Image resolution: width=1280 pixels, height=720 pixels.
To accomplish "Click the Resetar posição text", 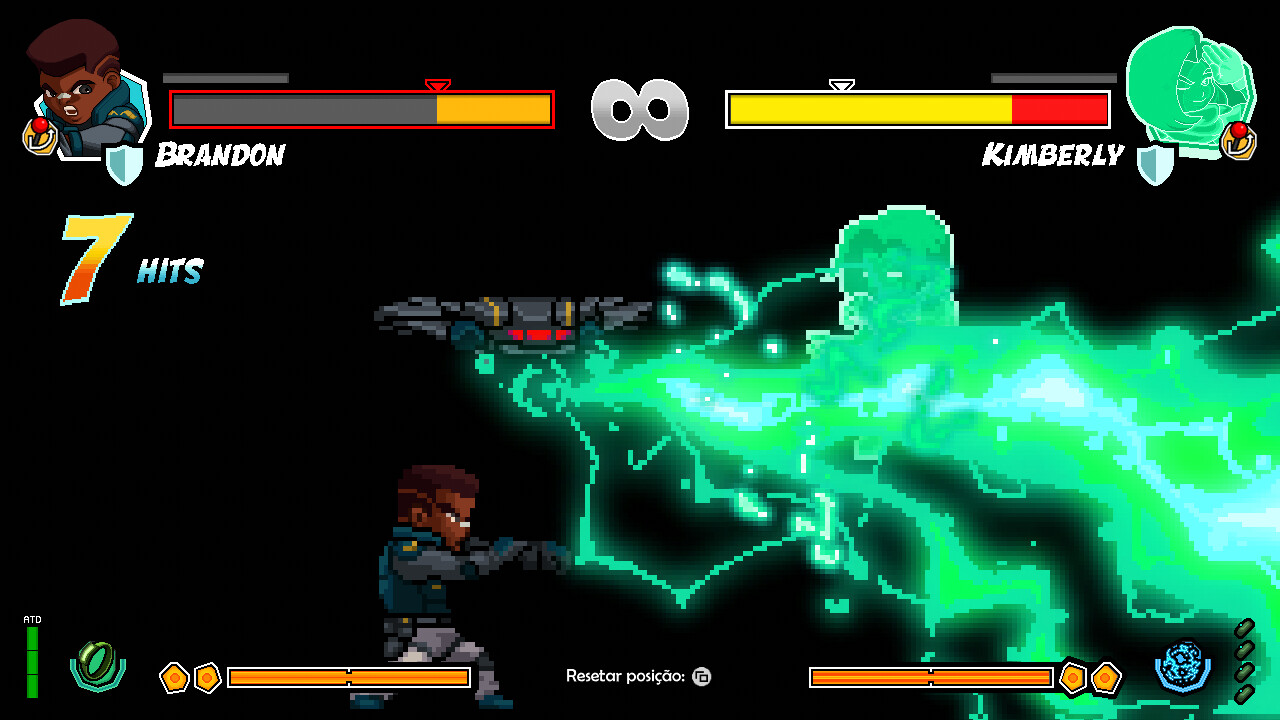I will click(625, 676).
